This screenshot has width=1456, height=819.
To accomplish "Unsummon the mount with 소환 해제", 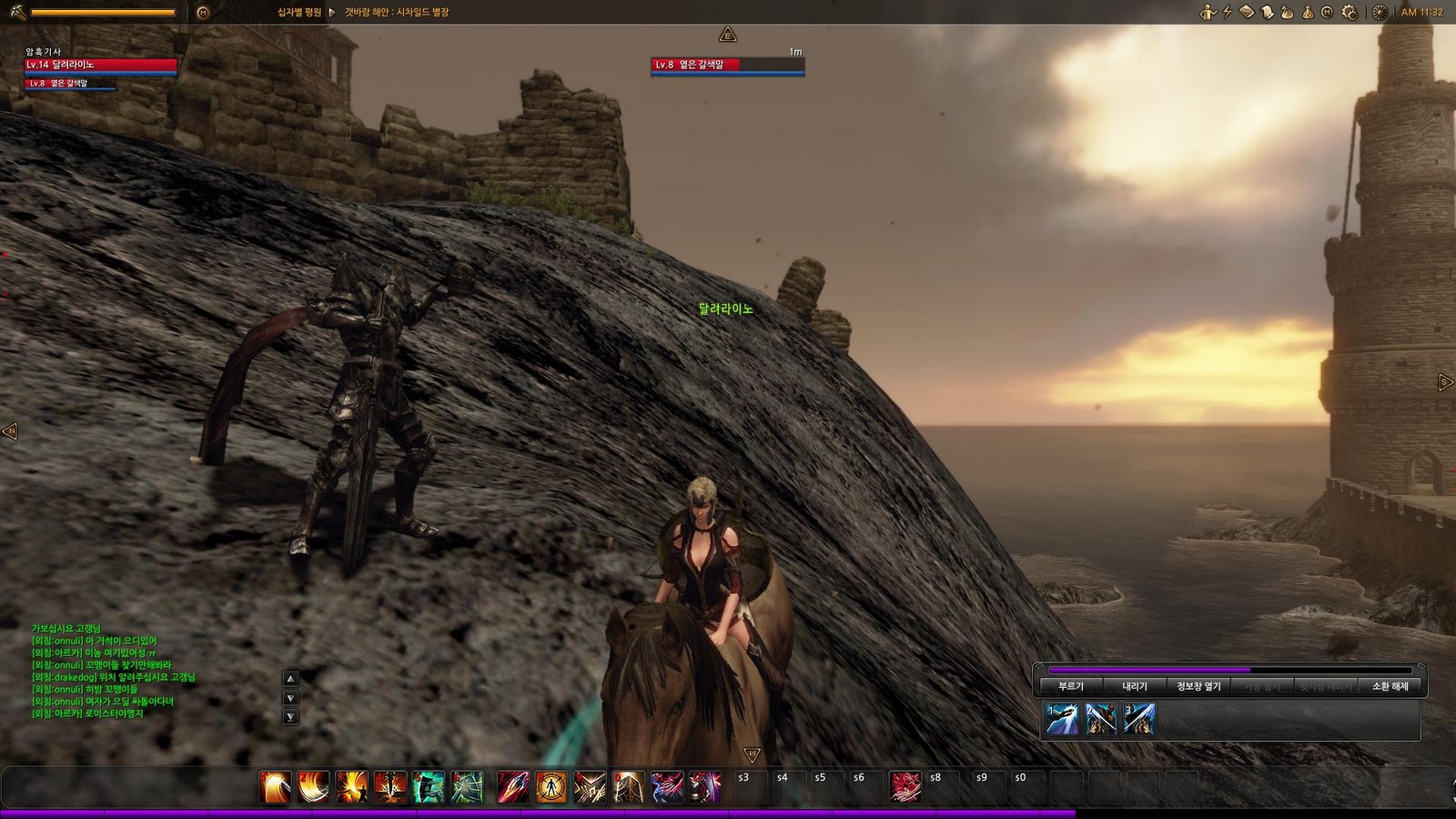I will [x=1390, y=686].
